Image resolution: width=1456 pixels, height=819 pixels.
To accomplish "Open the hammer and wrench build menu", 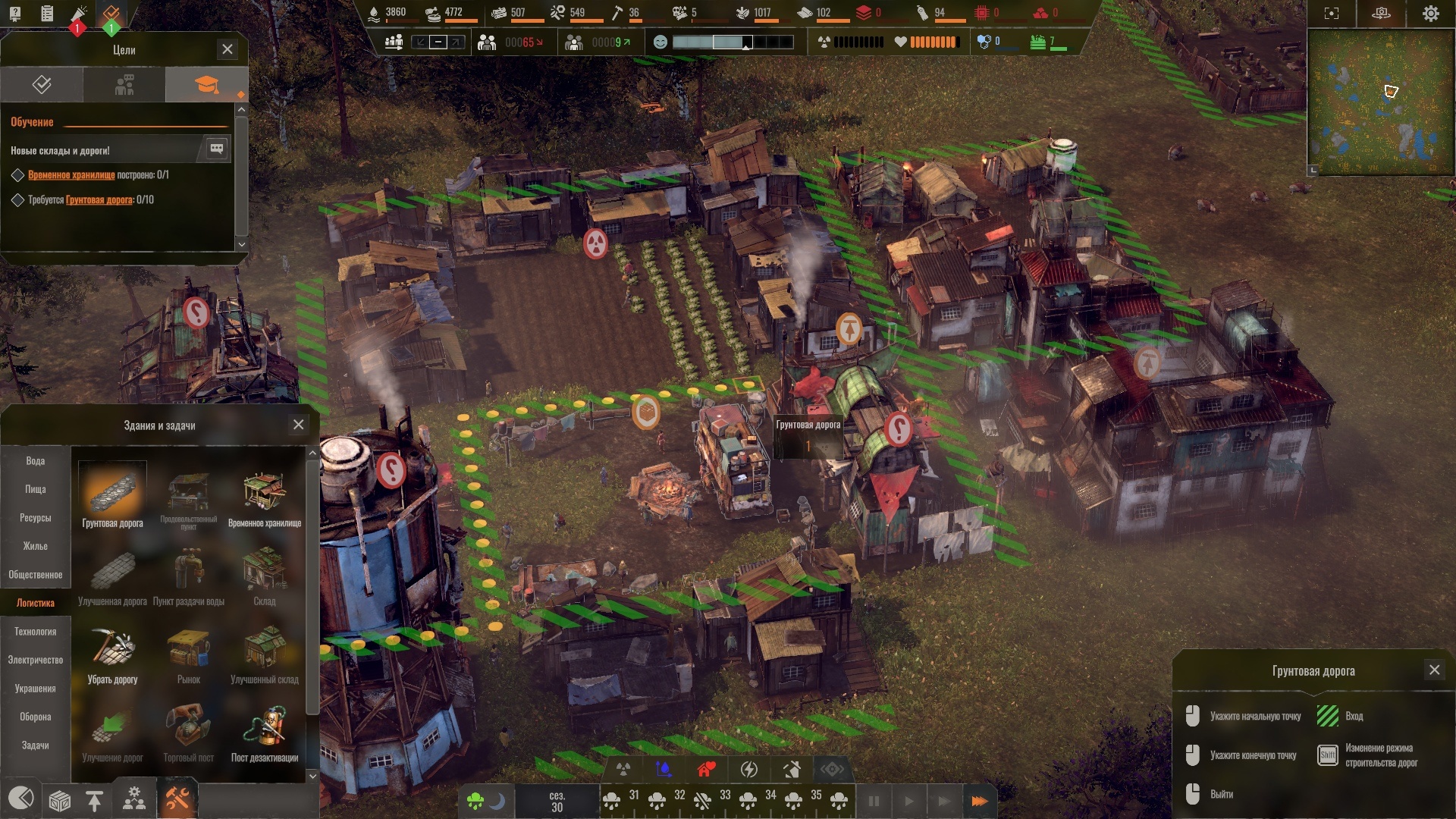I will (177, 799).
